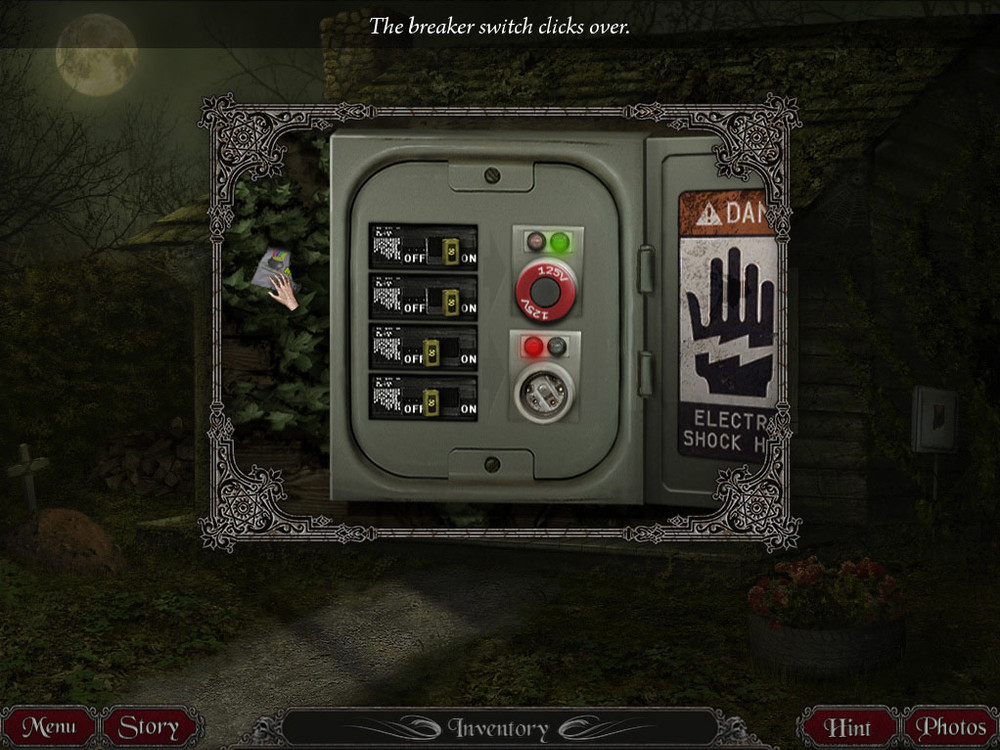This screenshot has width=1000, height=750.
Task: Push the red 125V button
Action: click(x=546, y=290)
